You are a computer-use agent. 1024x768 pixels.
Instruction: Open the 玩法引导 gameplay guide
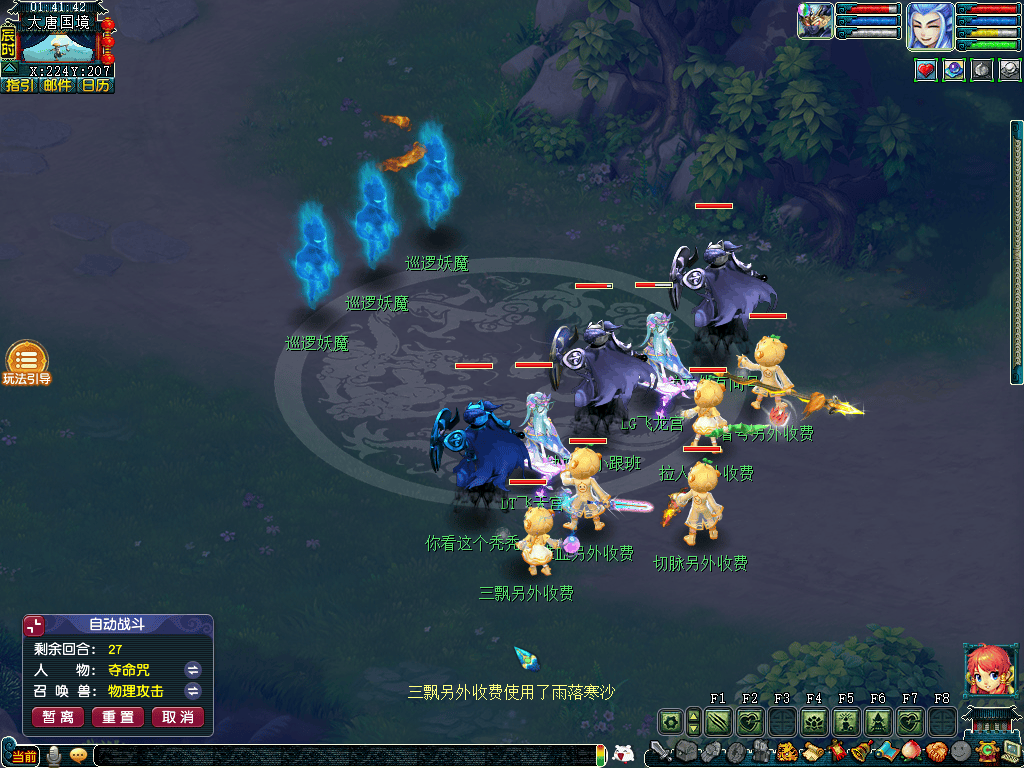tap(27, 363)
